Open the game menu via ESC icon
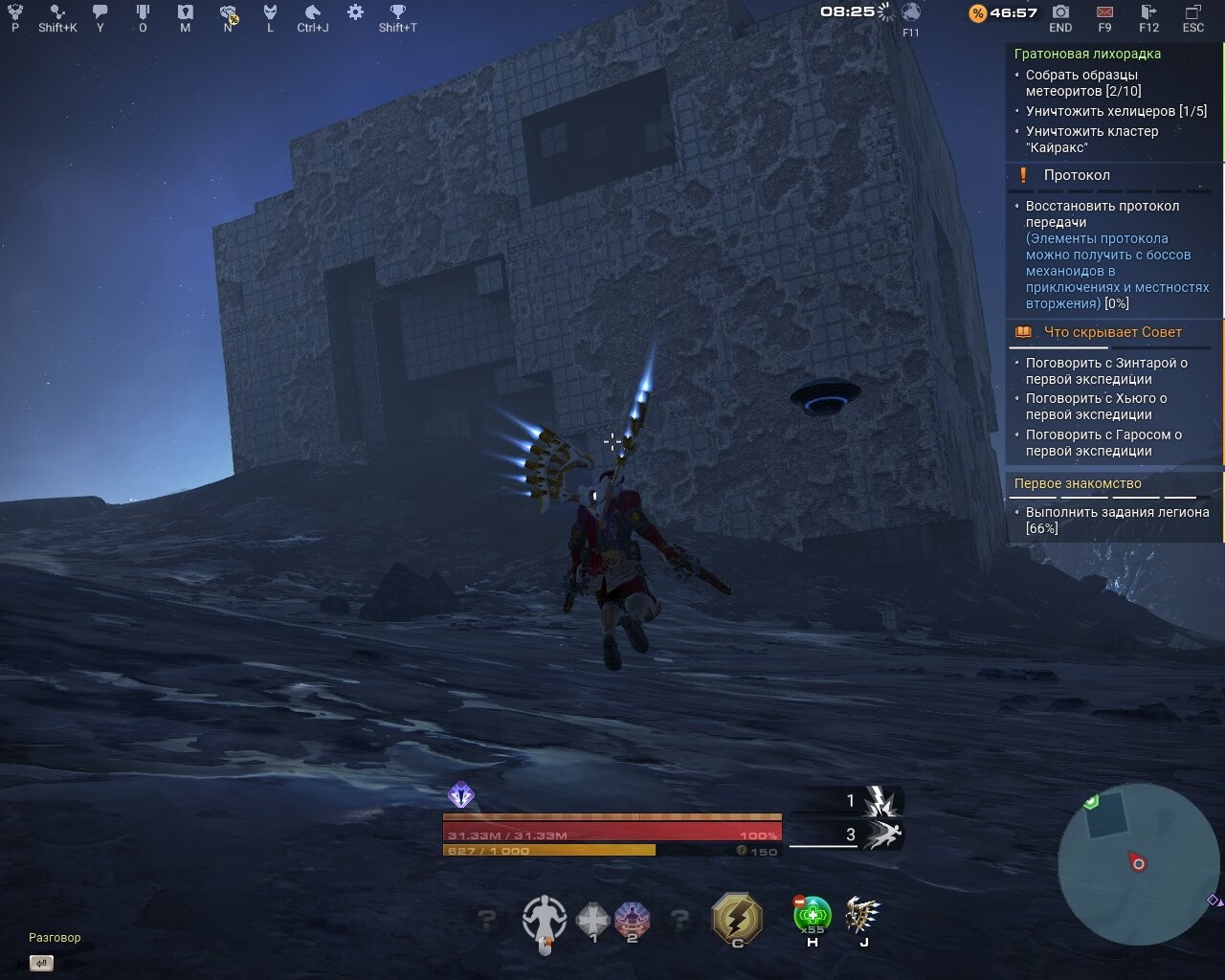The image size is (1225, 980). [1192, 13]
